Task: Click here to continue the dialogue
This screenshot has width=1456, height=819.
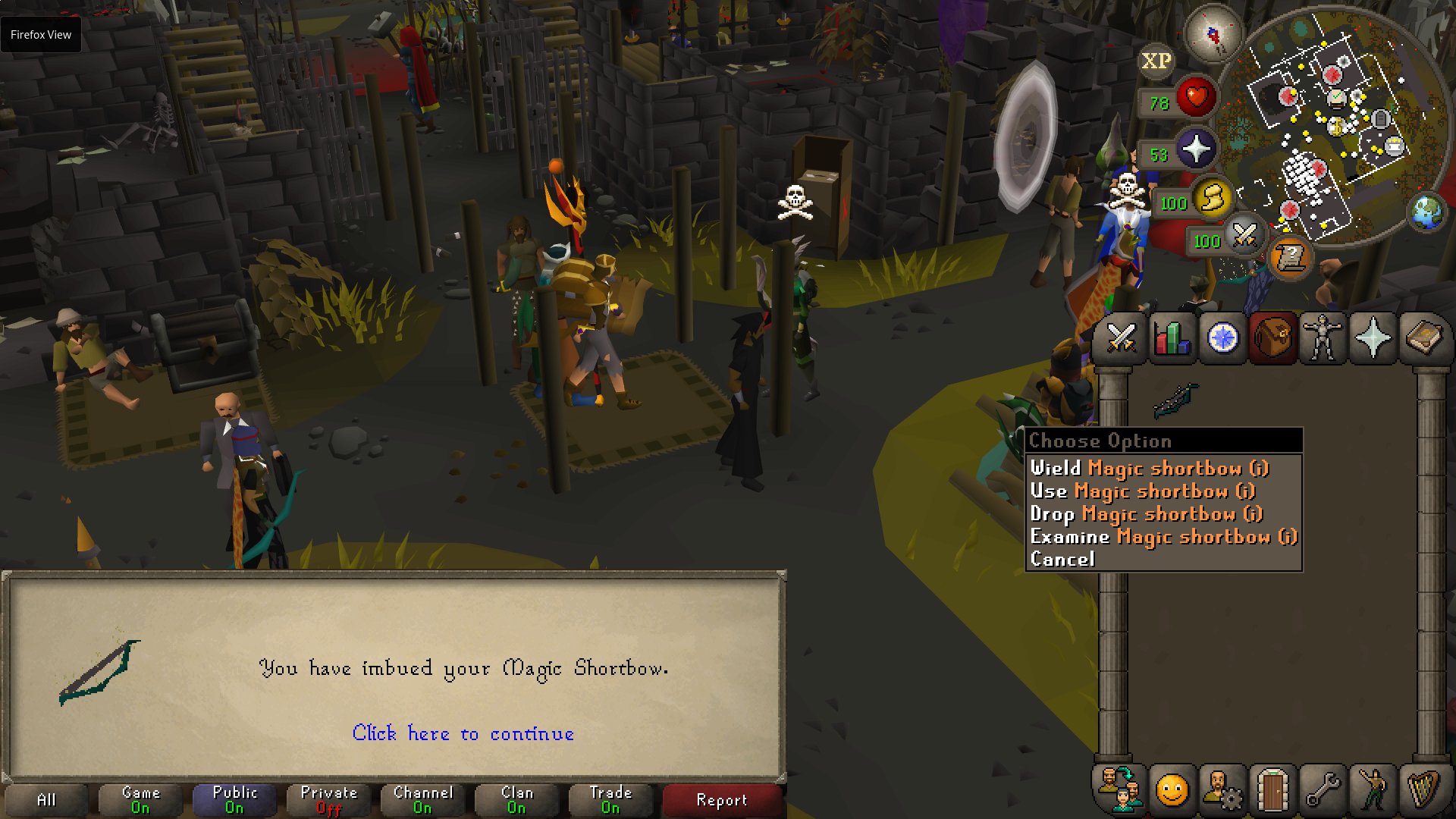Action: pyautogui.click(x=463, y=733)
